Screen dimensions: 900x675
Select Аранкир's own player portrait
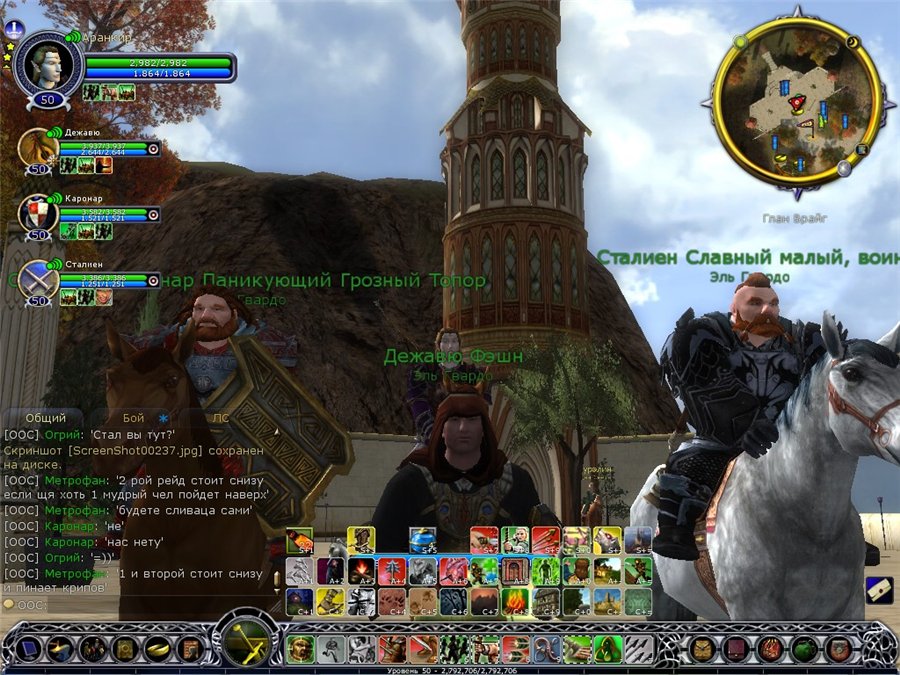click(x=48, y=63)
